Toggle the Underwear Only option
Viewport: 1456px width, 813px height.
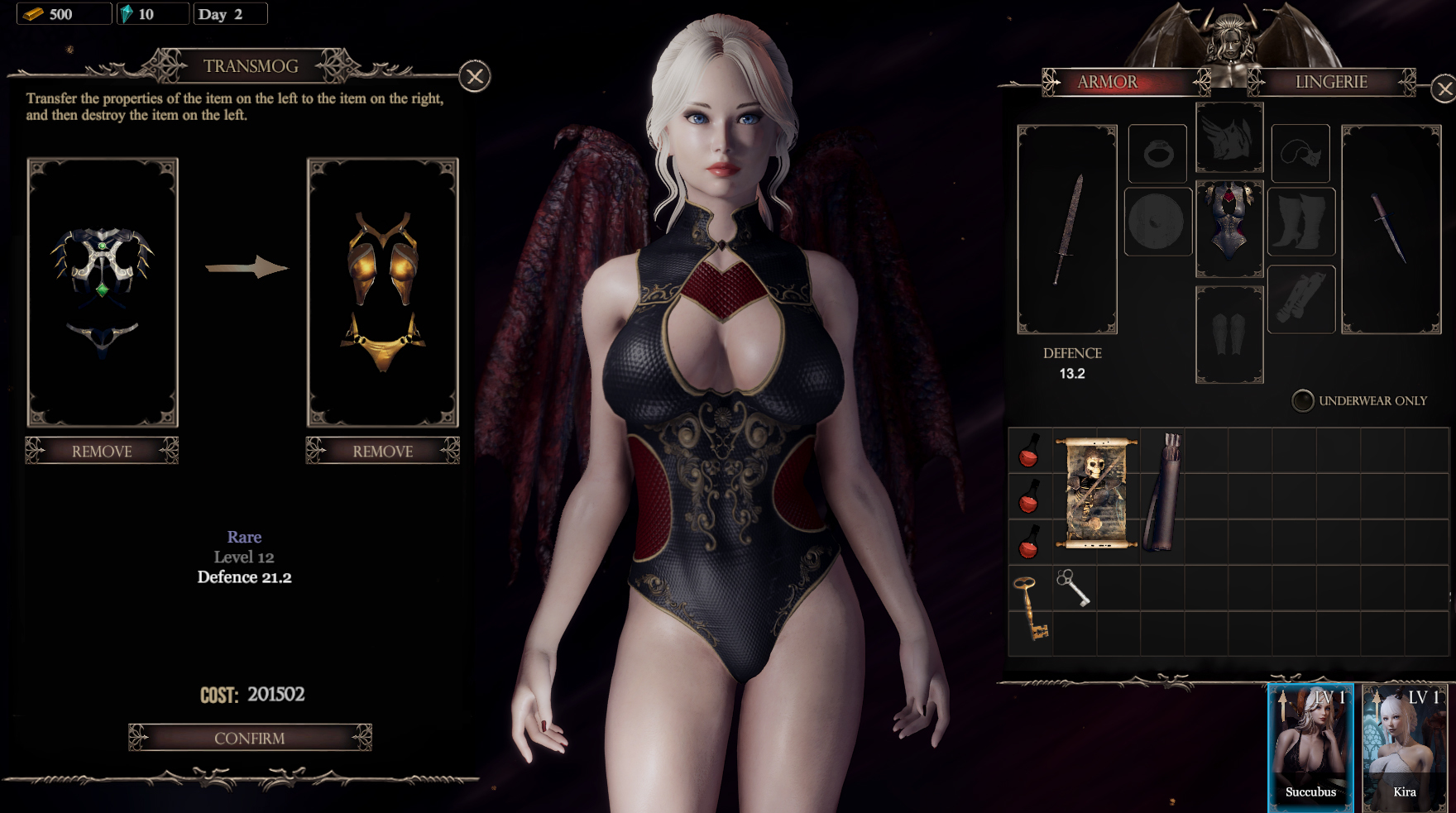pyautogui.click(x=1303, y=400)
